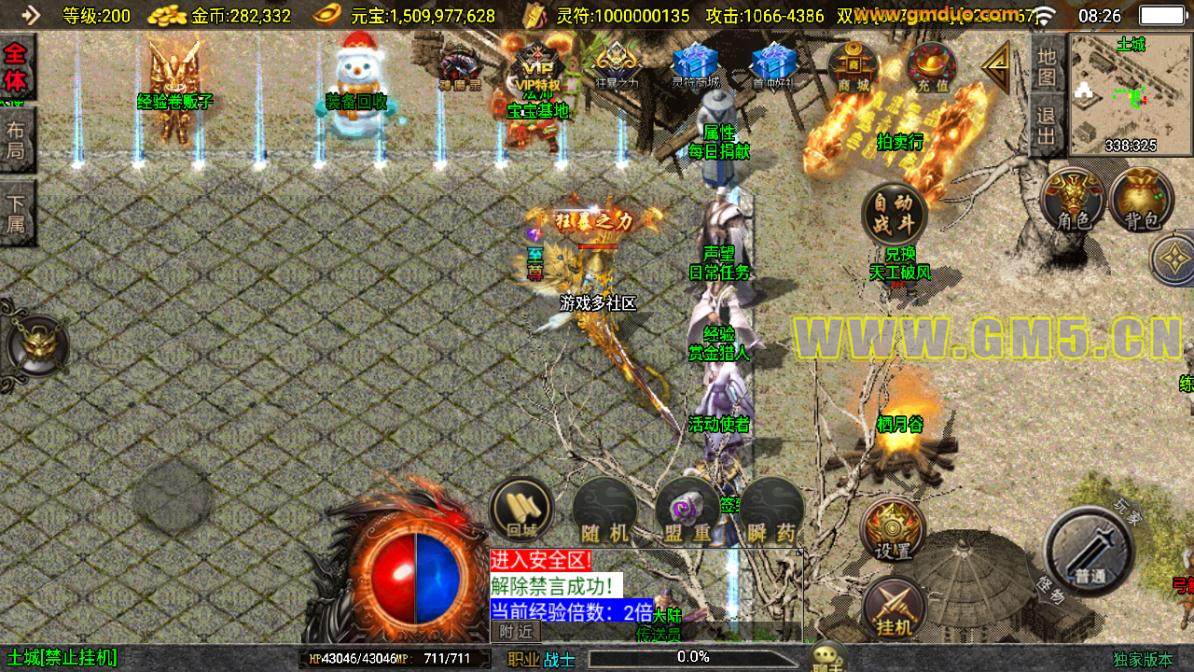
Task: Collapse the top icon row with the gold arrow
Action: click(x=996, y=67)
